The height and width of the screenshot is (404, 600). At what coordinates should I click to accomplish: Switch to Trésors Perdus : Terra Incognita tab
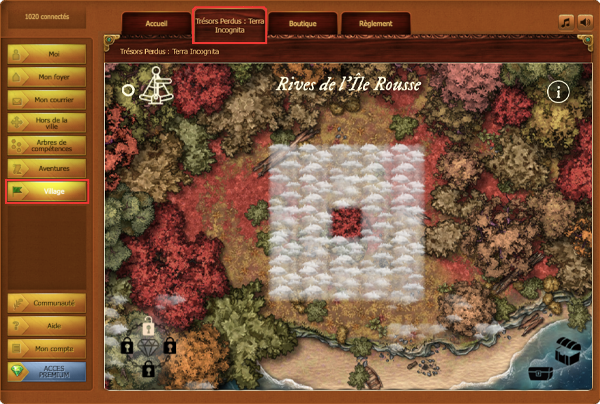point(230,25)
